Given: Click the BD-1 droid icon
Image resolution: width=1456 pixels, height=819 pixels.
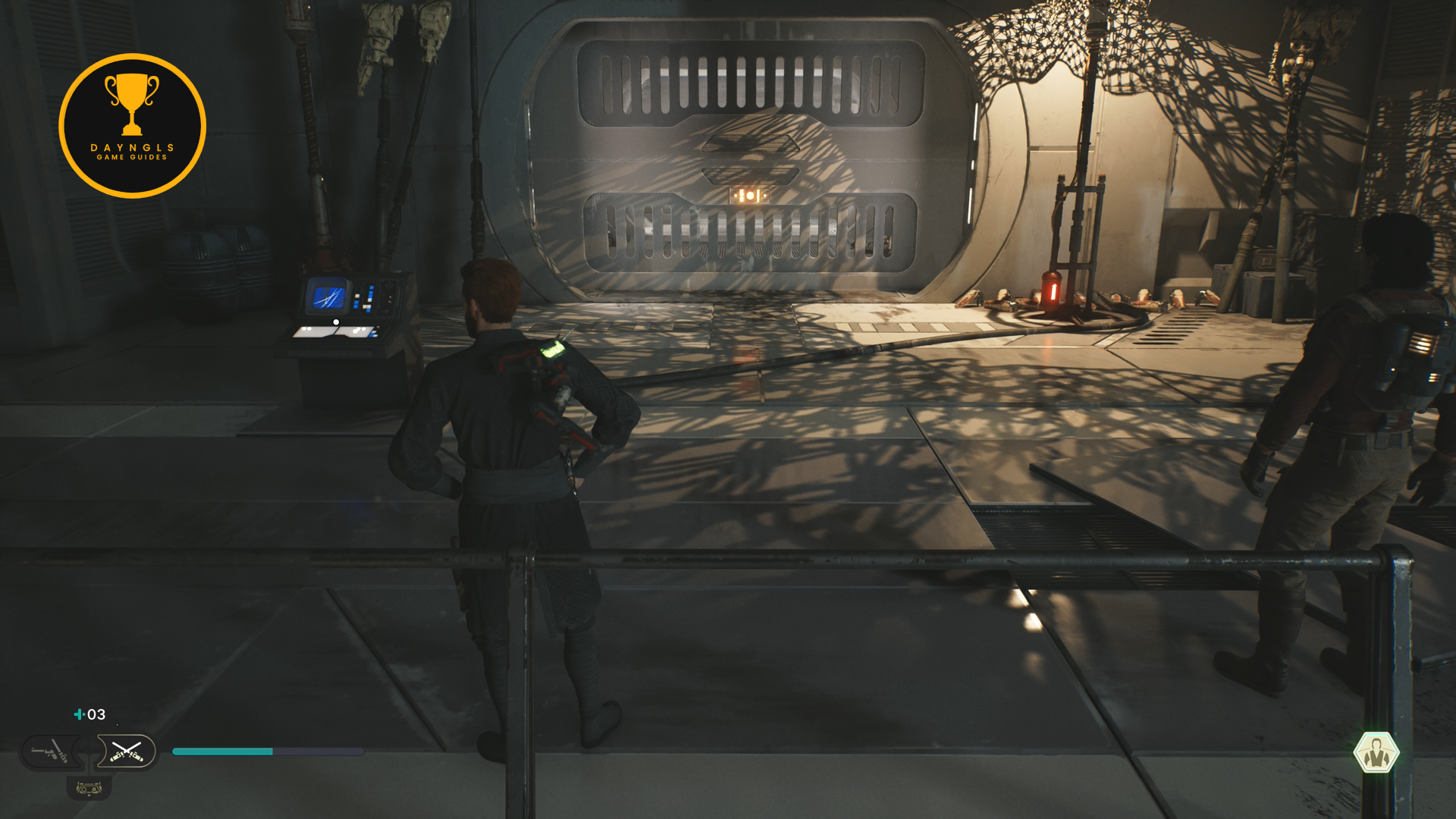Looking at the screenshot, I should click(89, 789).
